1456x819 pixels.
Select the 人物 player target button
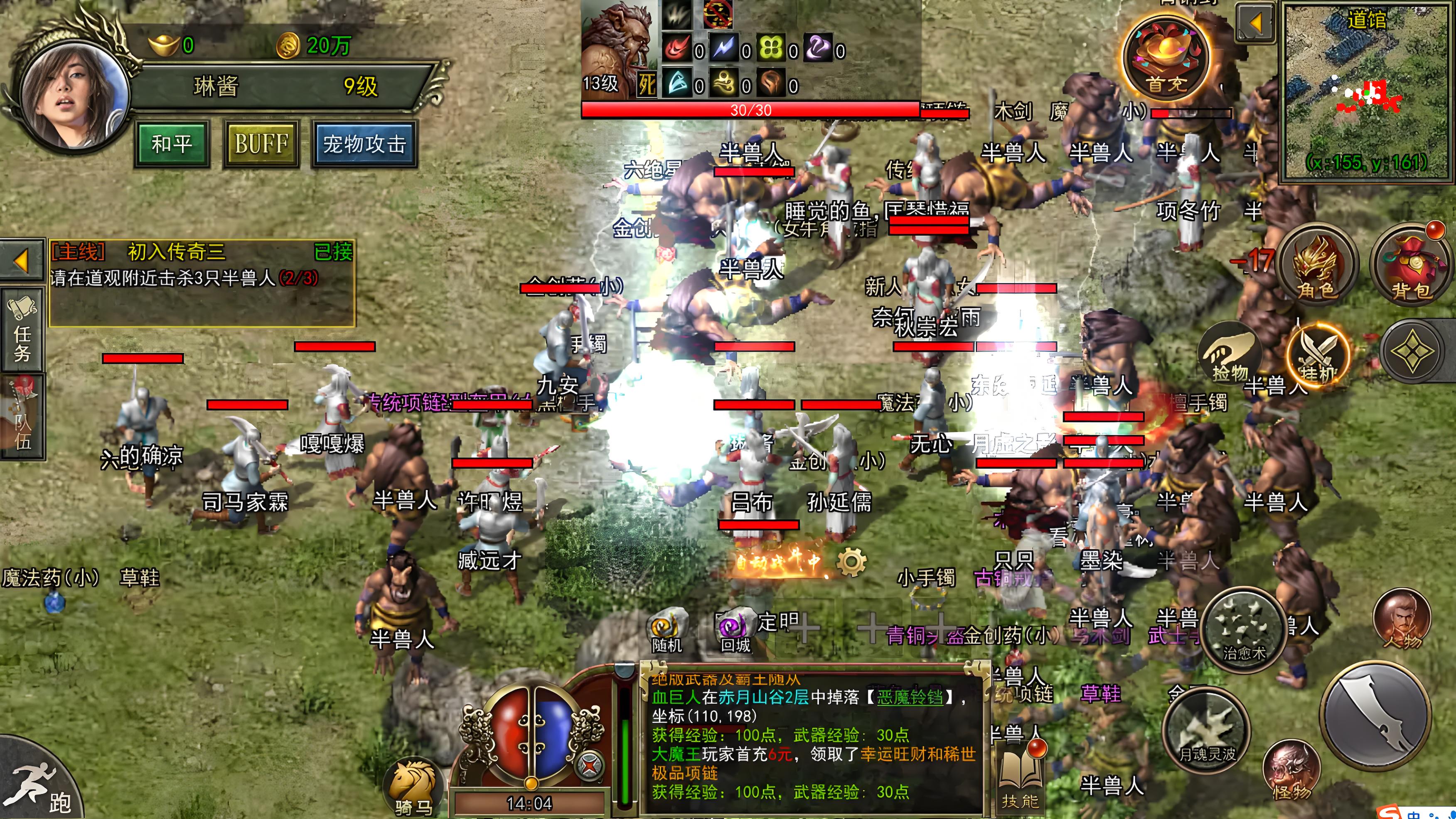click(x=1402, y=619)
